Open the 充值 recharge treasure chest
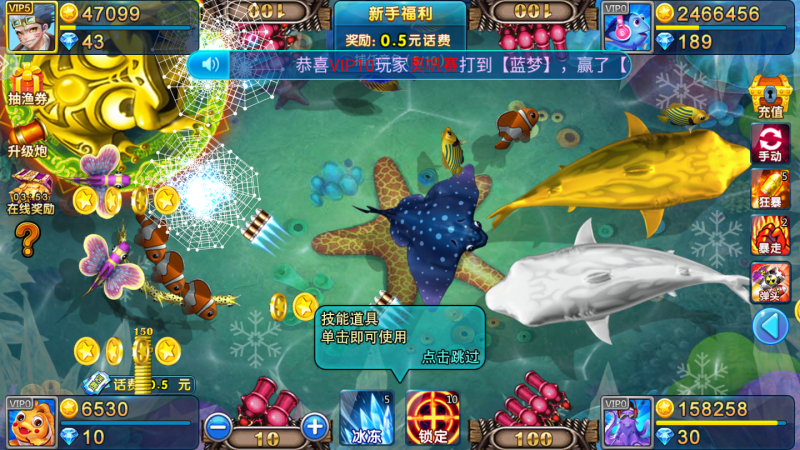 [770, 96]
